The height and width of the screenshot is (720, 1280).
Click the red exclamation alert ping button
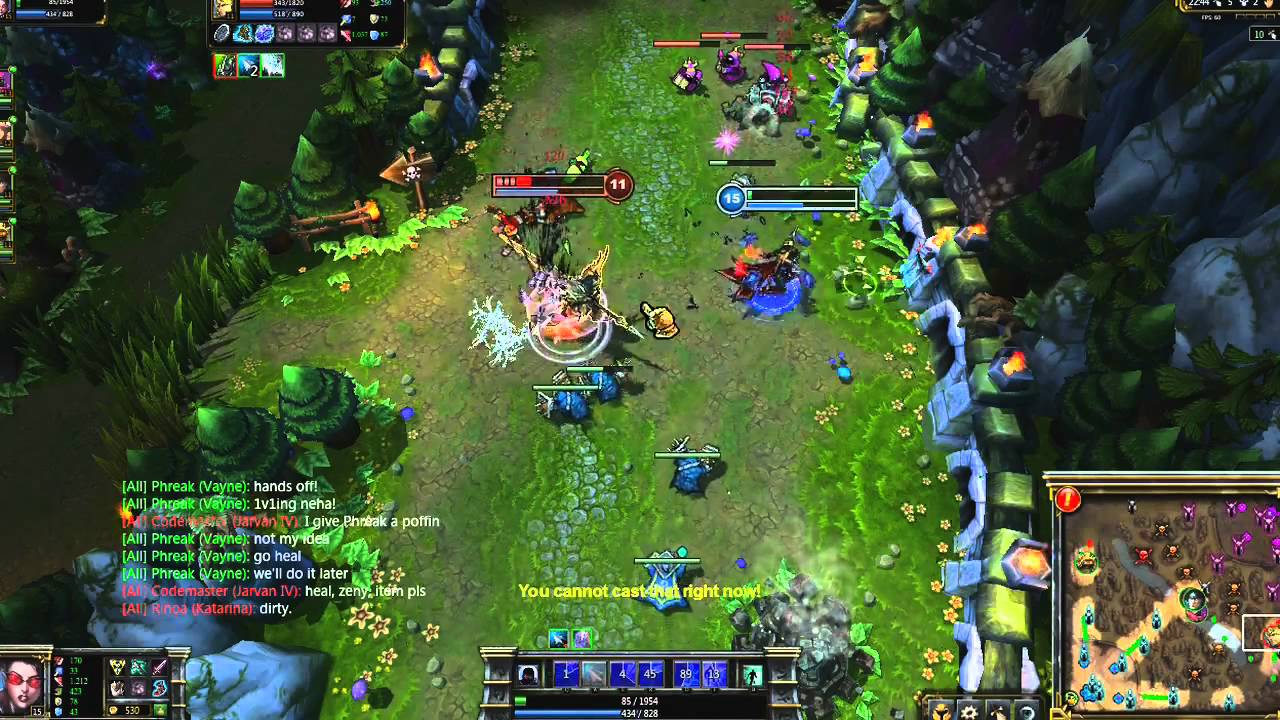tap(1068, 498)
